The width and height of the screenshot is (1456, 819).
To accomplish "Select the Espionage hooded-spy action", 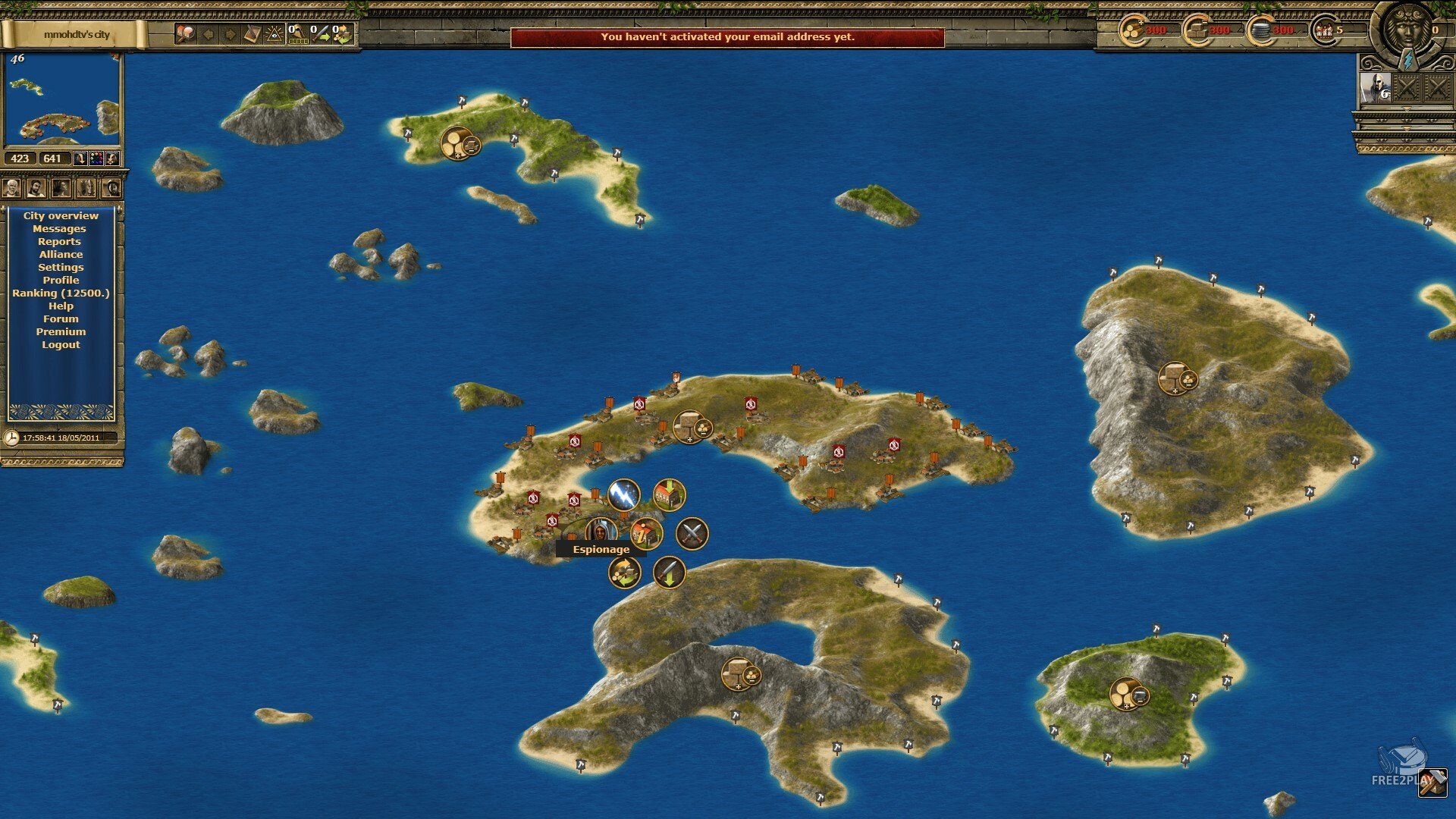I will coord(601,530).
